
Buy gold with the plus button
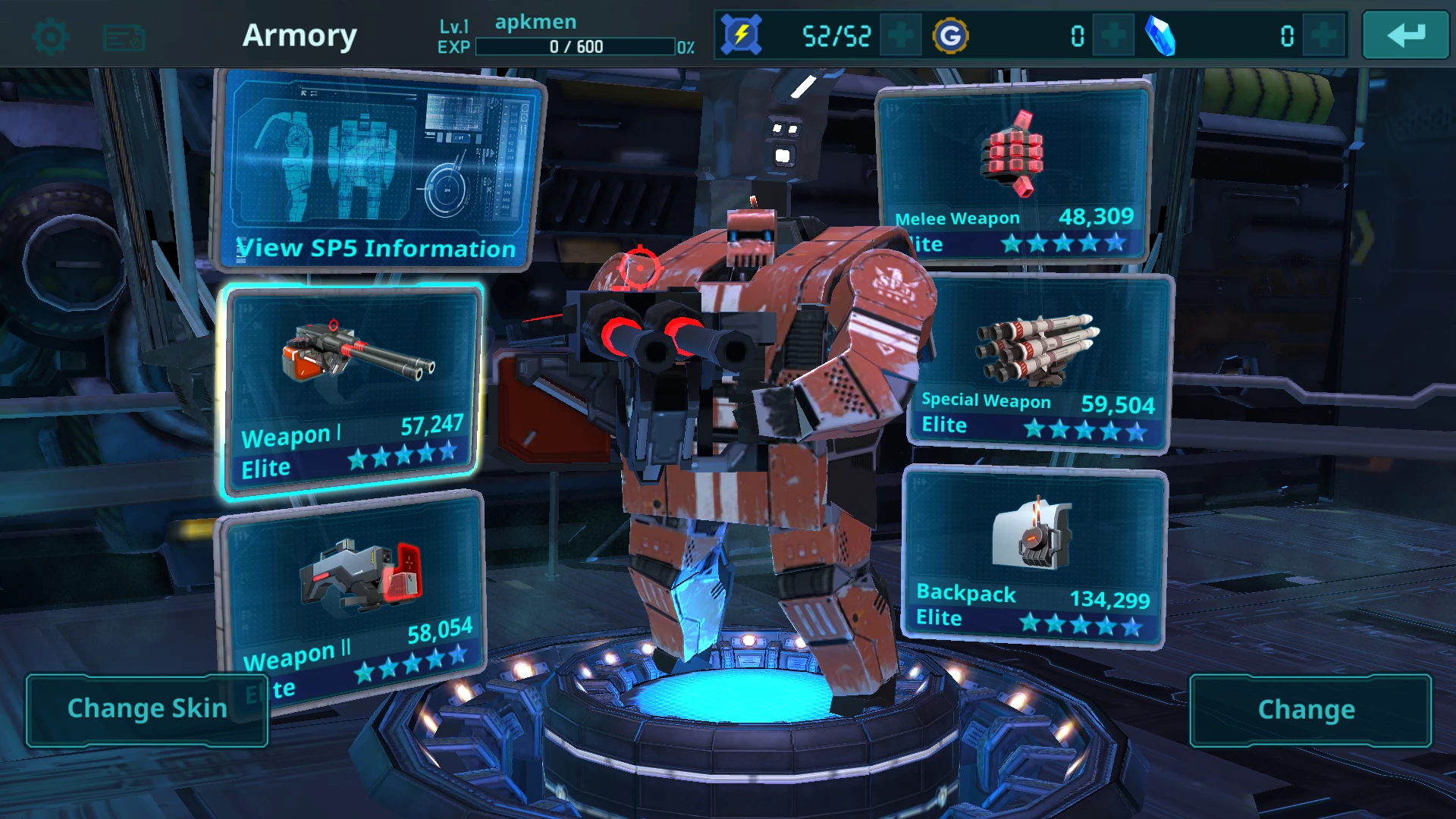click(1112, 36)
